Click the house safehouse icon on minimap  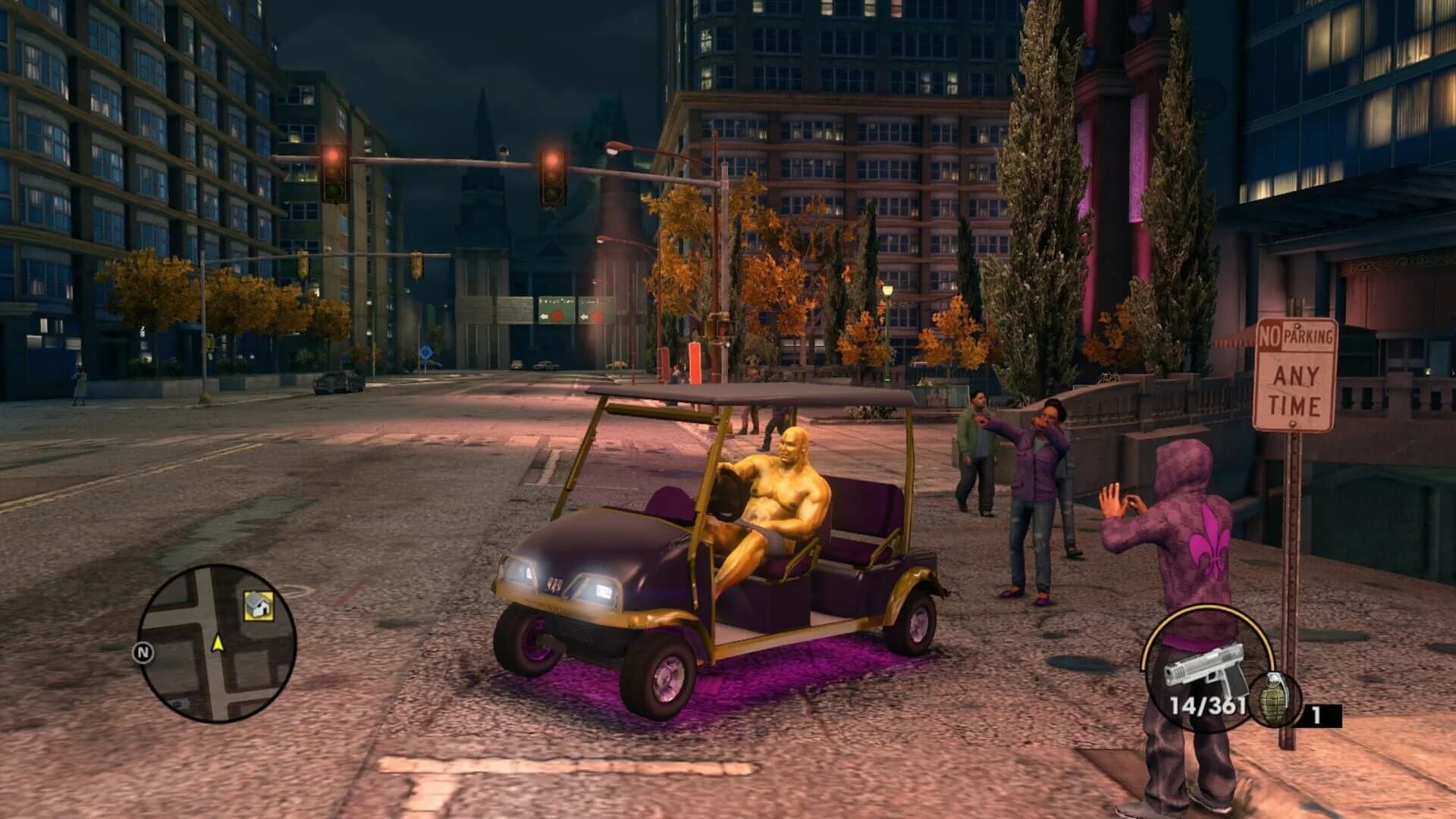pyautogui.click(x=259, y=607)
